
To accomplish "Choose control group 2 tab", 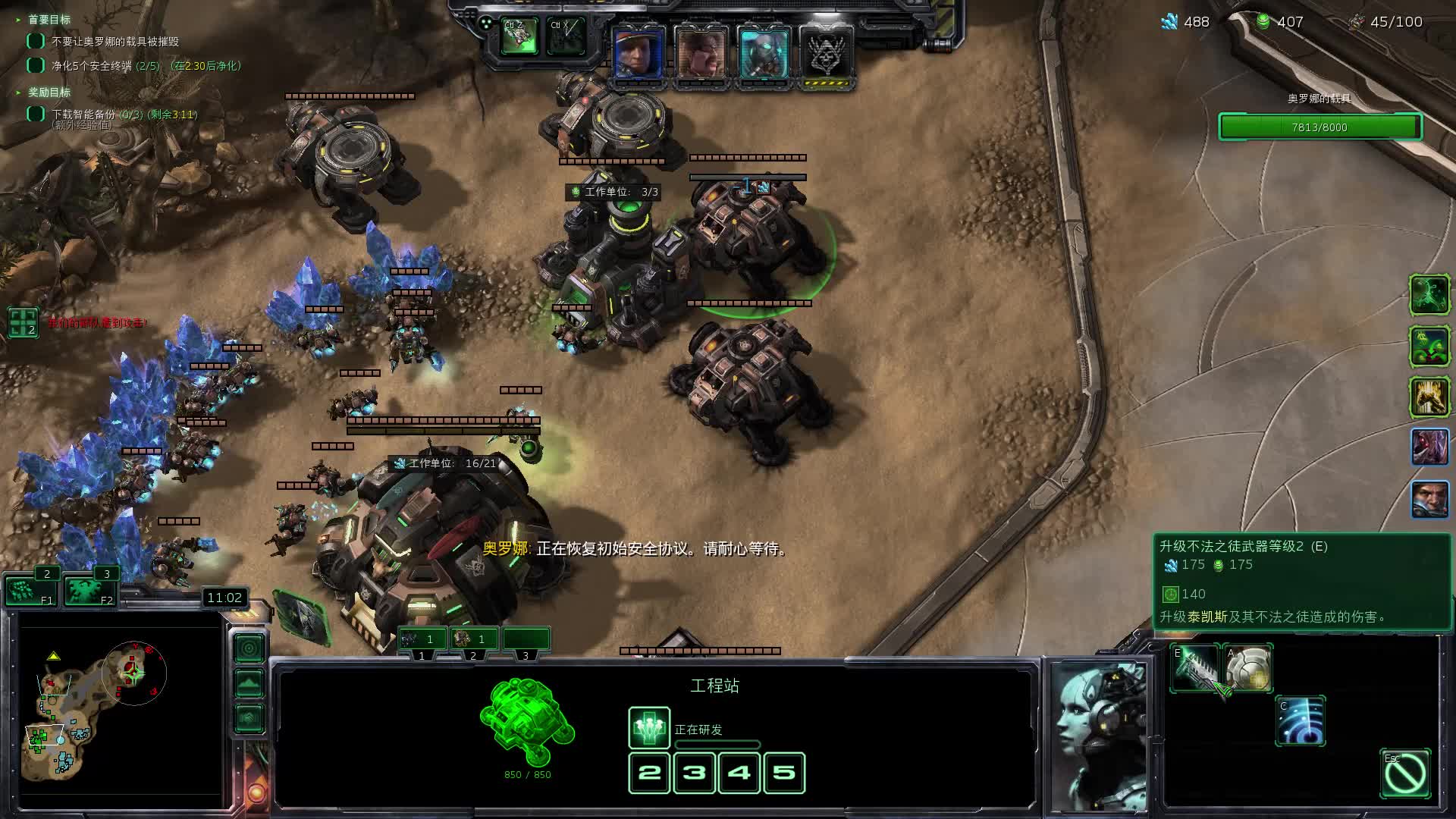I will (473, 640).
